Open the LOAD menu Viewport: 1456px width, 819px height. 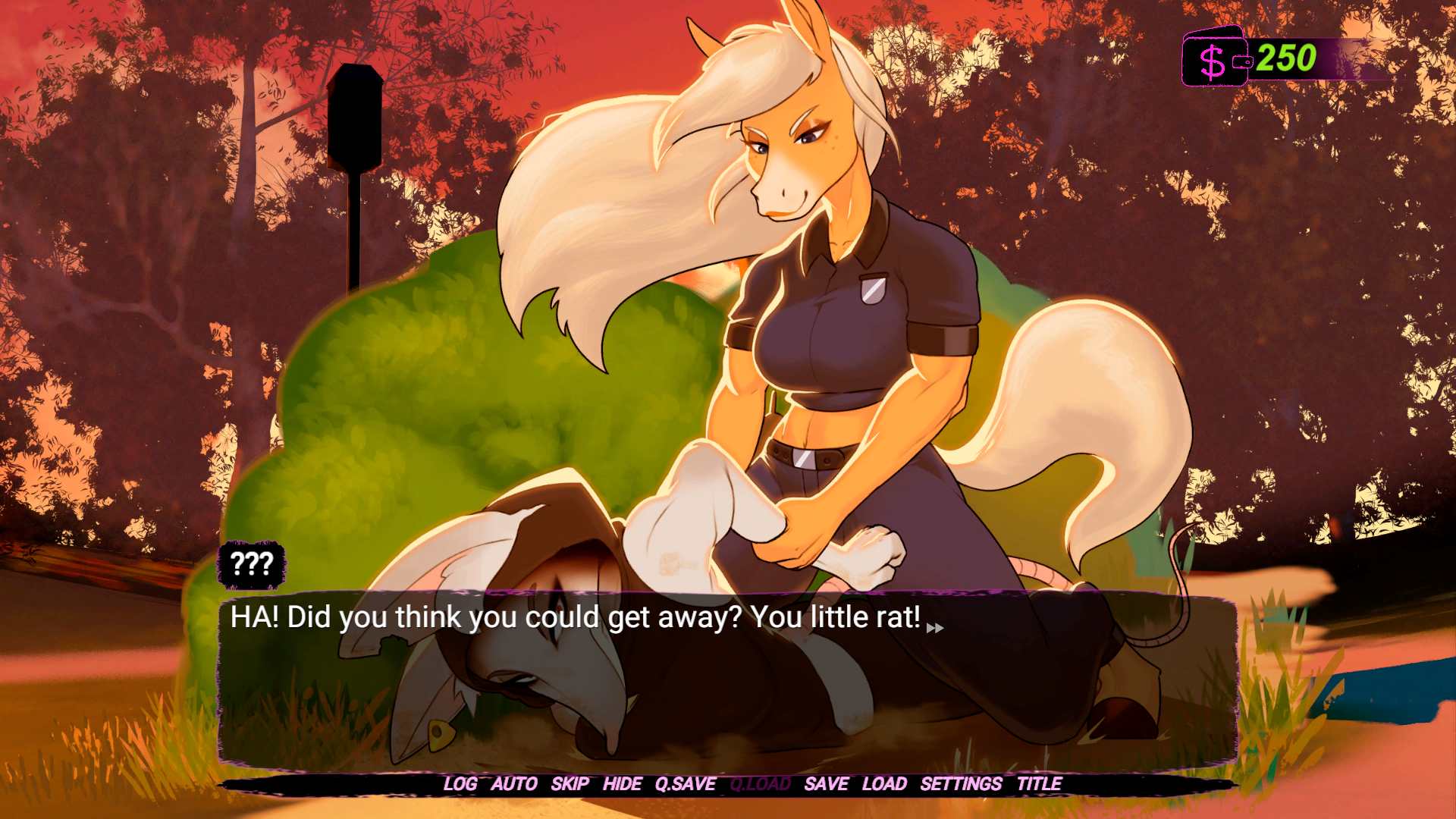pyautogui.click(x=884, y=784)
